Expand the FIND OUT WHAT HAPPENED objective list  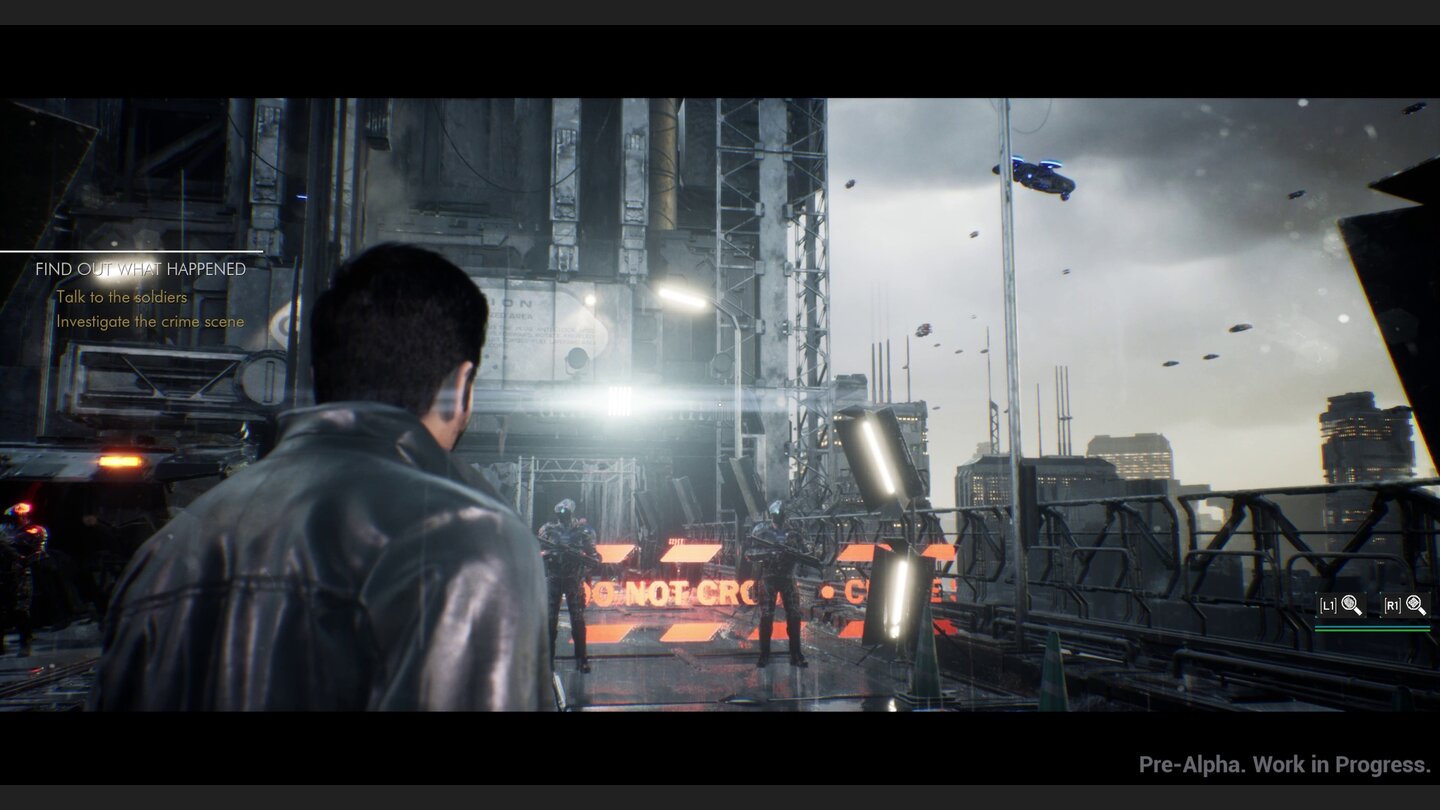click(140, 269)
